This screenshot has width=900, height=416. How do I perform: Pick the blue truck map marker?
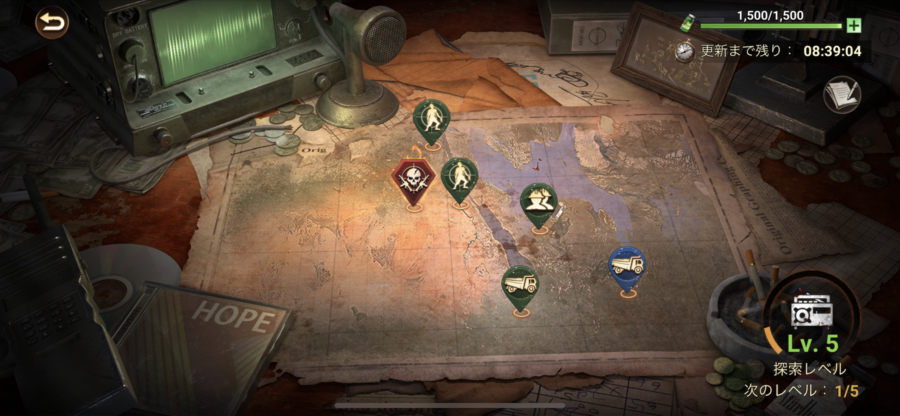click(627, 268)
